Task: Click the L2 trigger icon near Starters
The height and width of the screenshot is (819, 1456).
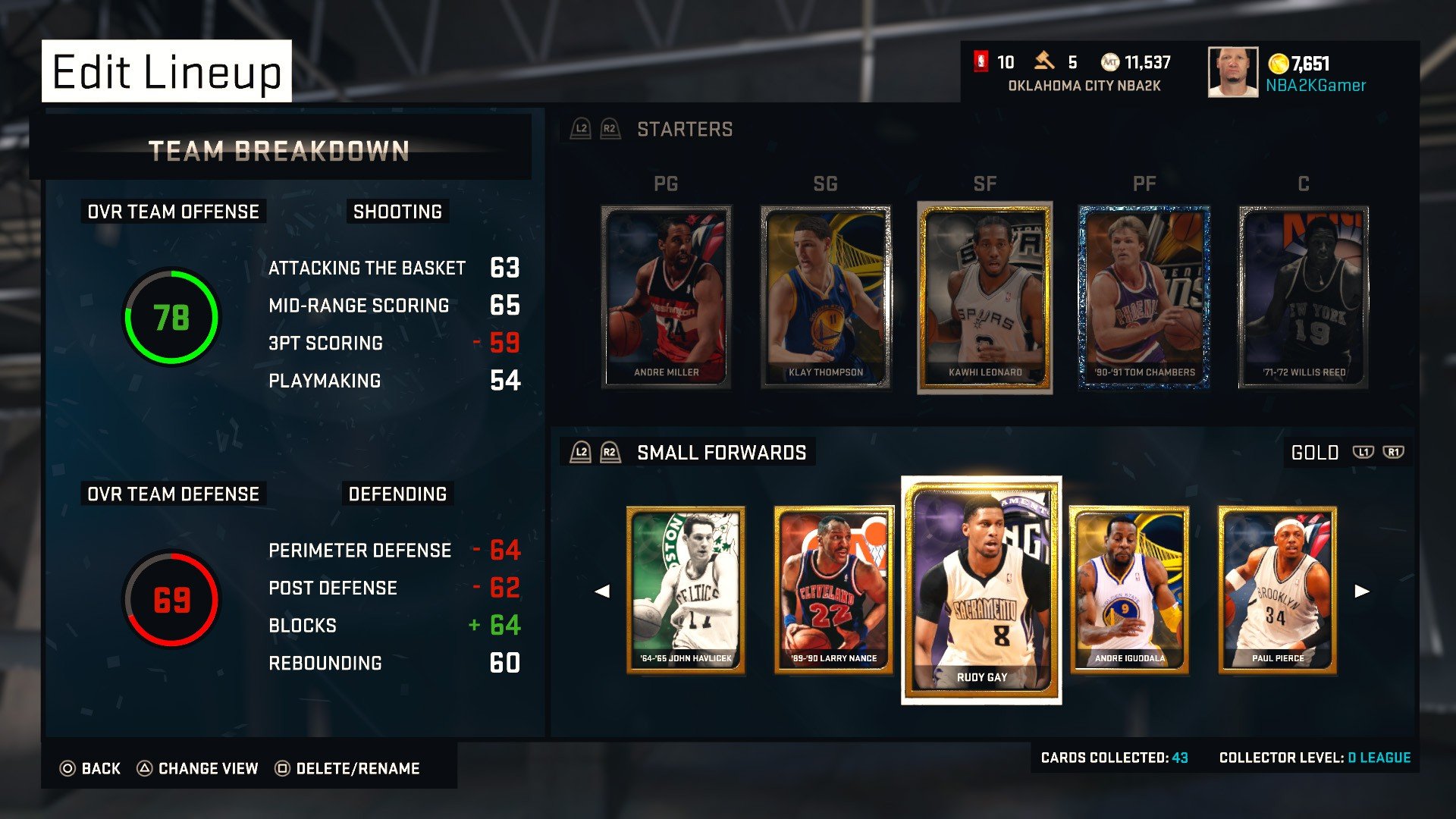Action: tap(581, 129)
